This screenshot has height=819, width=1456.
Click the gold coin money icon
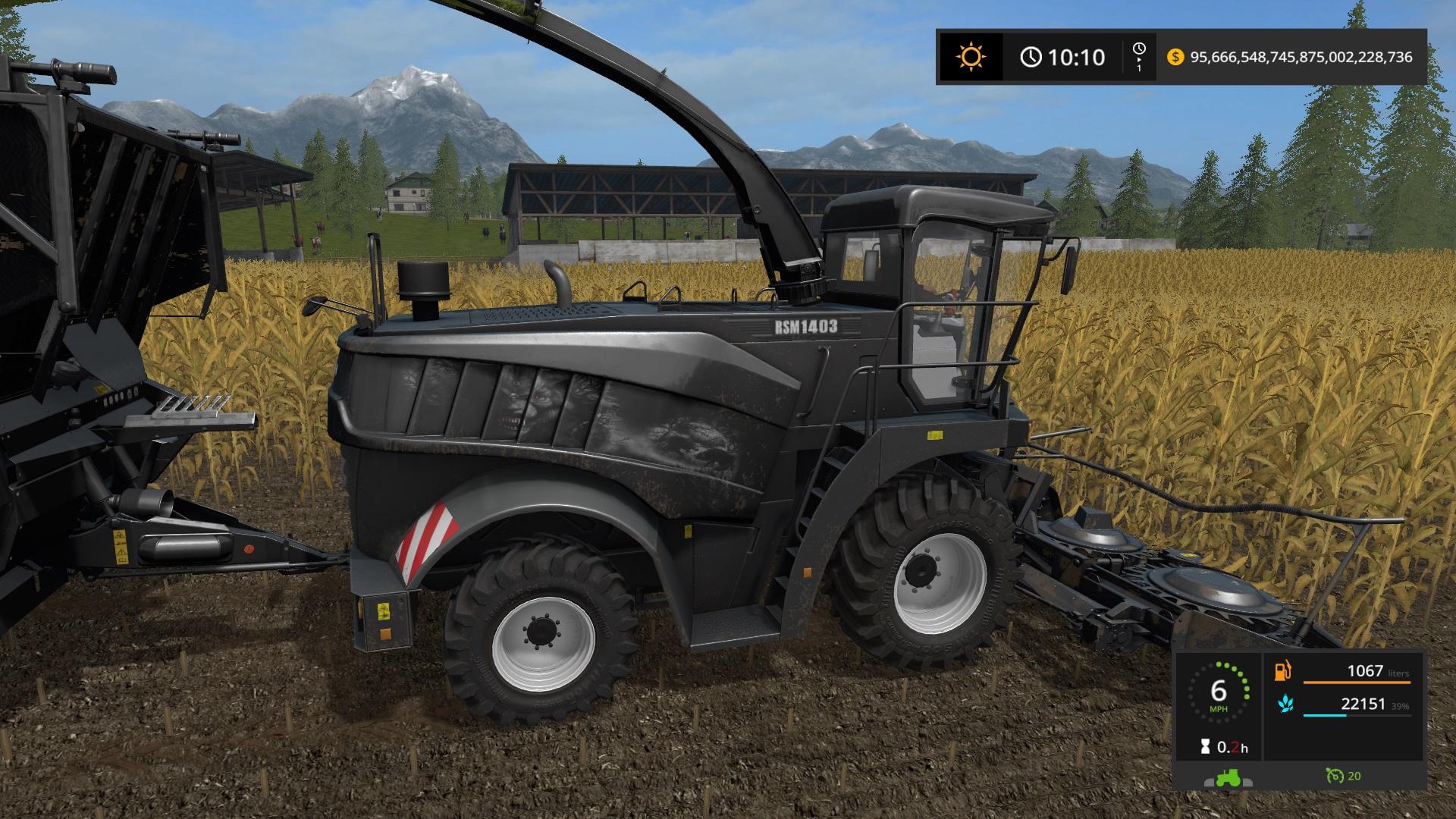(x=1175, y=57)
